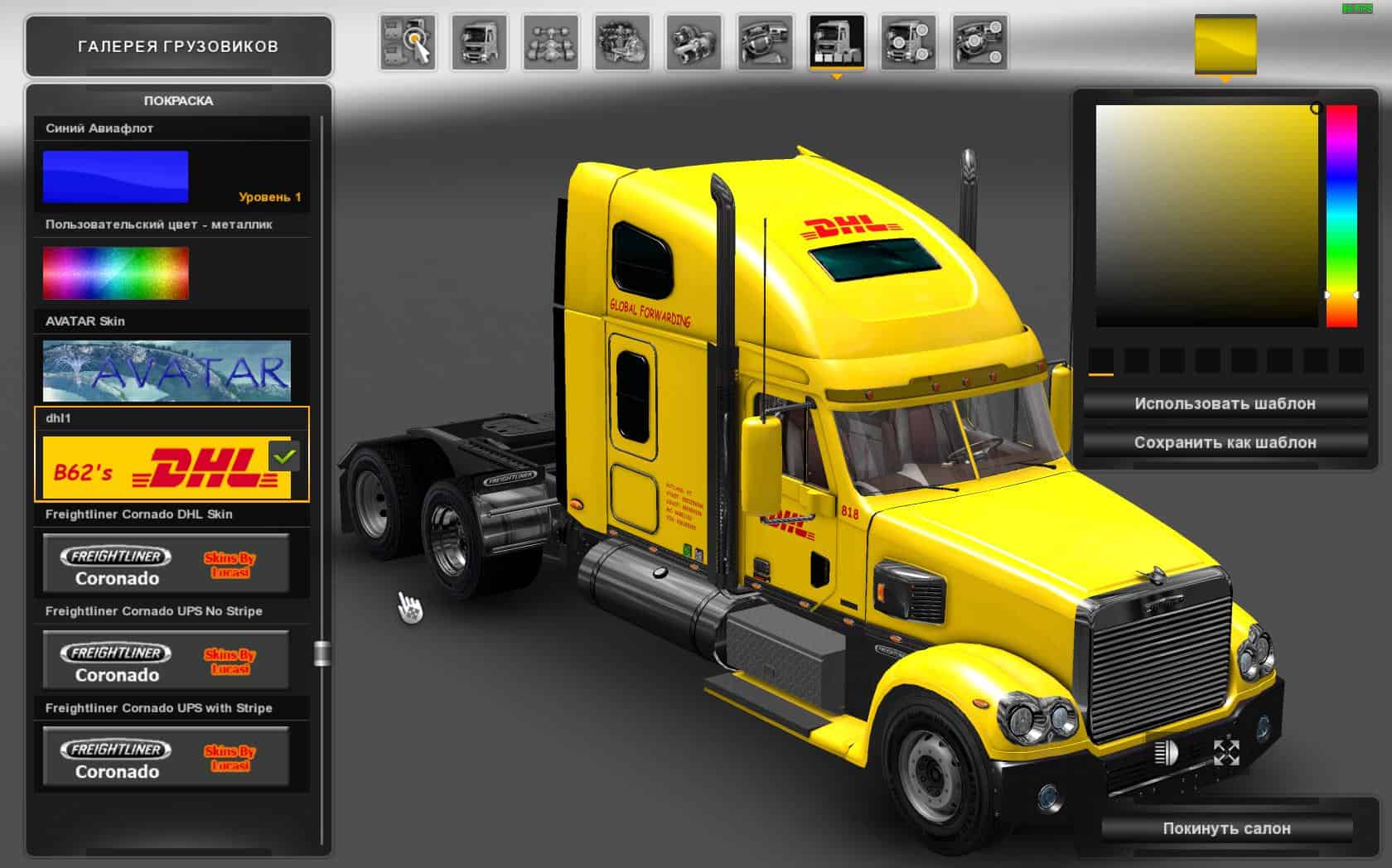This screenshot has height=868, width=1392.
Task: Leave the shop via Покинуть салон
Action: pos(1226,828)
